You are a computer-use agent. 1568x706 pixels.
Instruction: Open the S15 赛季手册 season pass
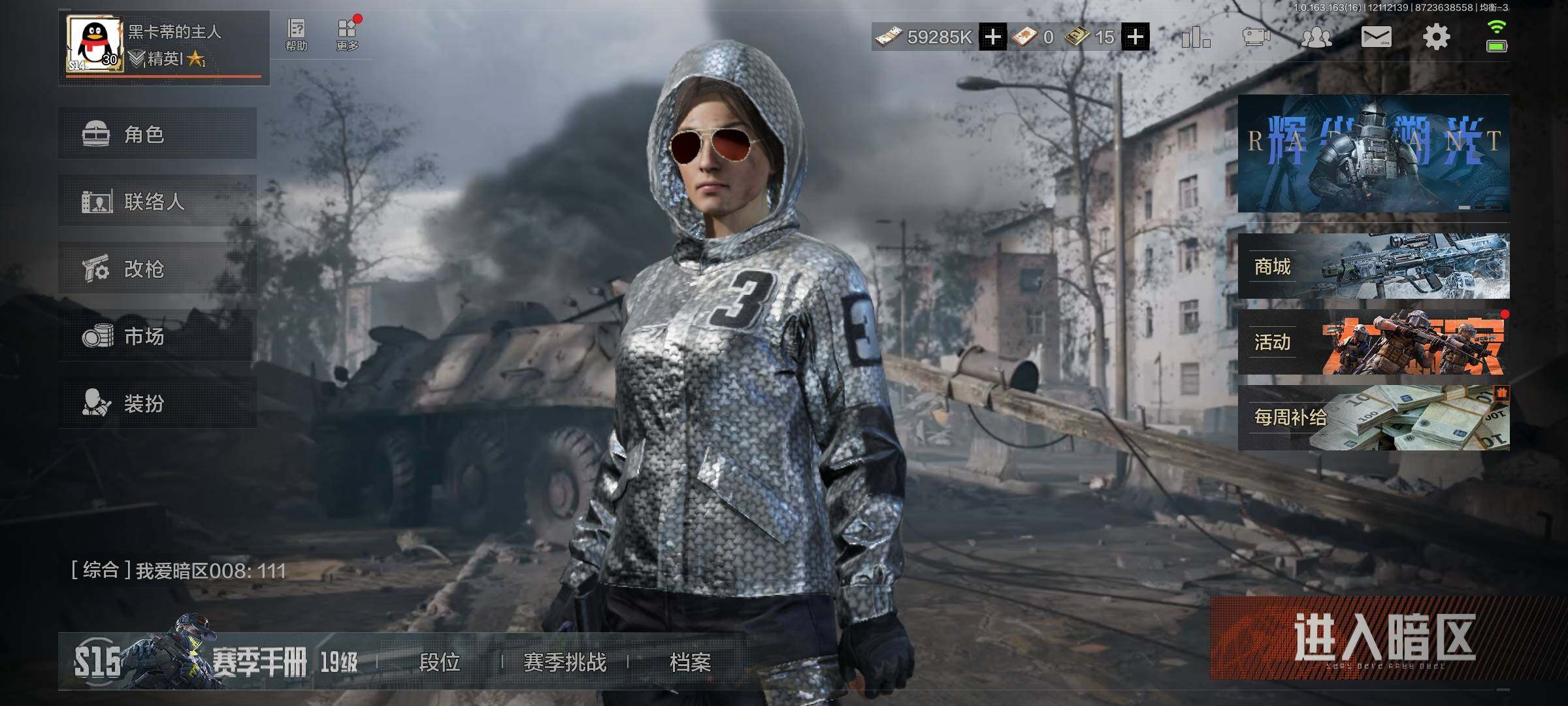click(x=216, y=662)
